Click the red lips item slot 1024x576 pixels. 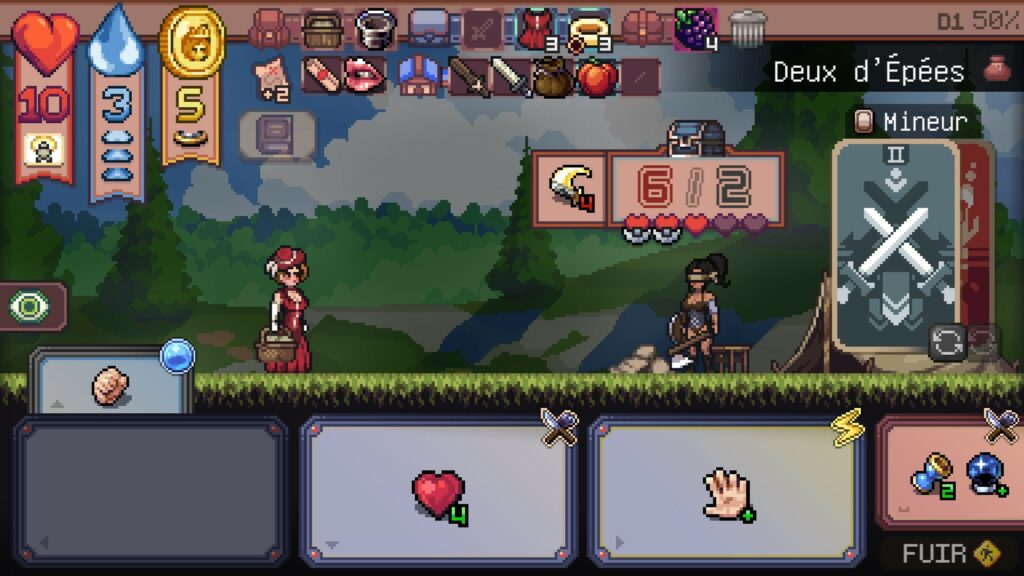point(364,76)
